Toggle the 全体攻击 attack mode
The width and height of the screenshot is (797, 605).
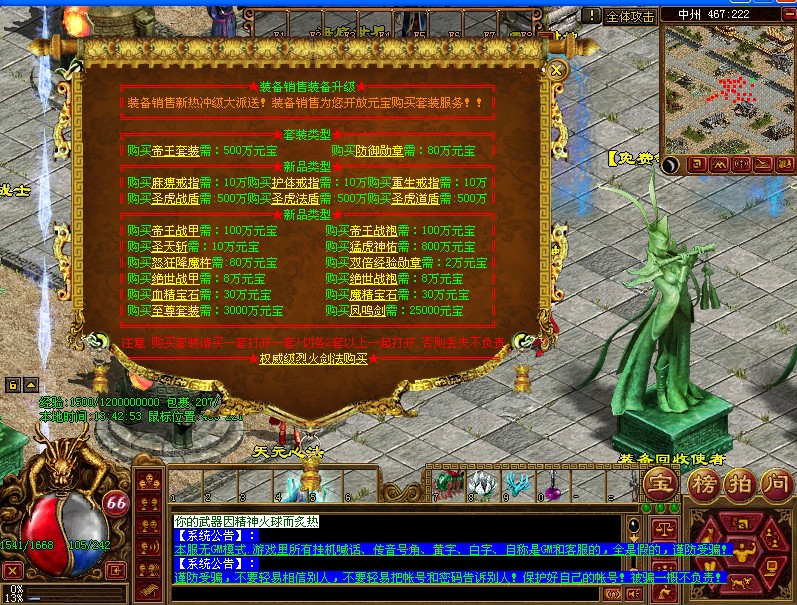click(631, 16)
